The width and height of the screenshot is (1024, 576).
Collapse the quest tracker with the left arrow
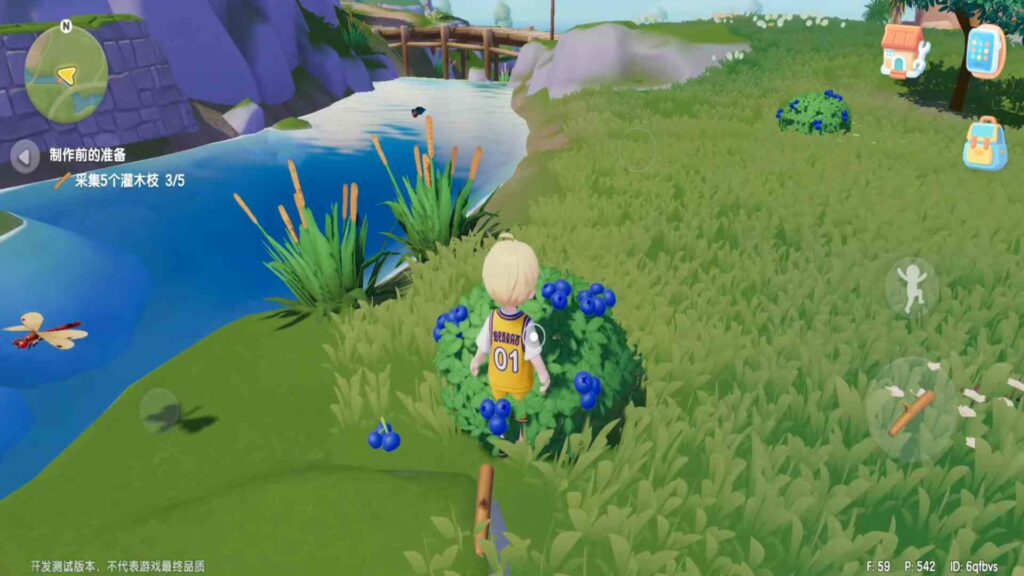click(25, 156)
